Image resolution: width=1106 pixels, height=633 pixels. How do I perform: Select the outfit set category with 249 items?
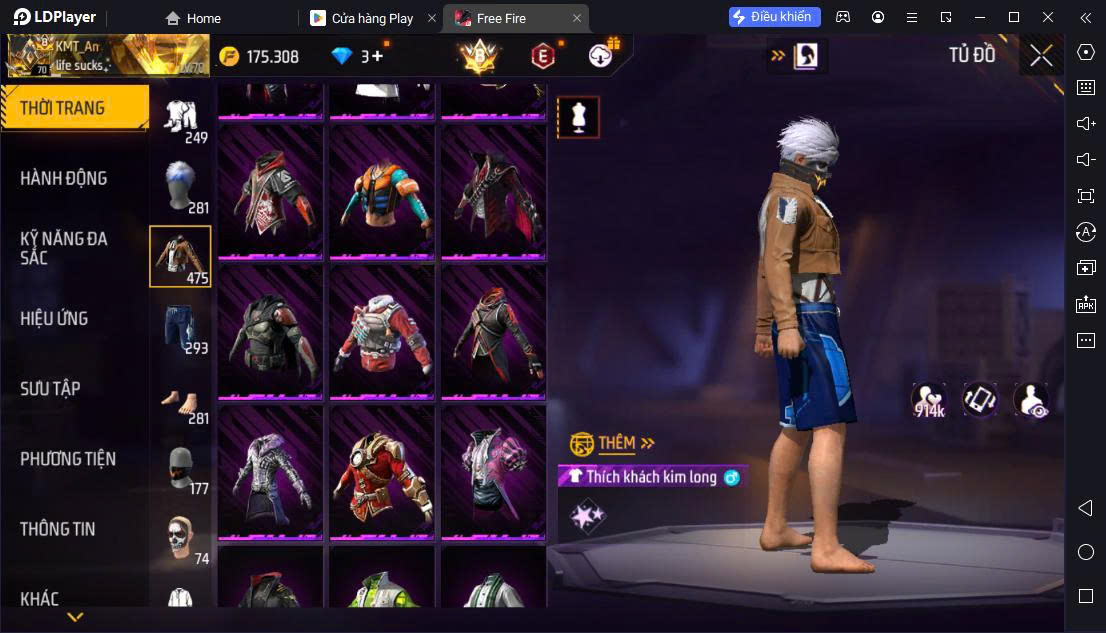click(x=181, y=118)
